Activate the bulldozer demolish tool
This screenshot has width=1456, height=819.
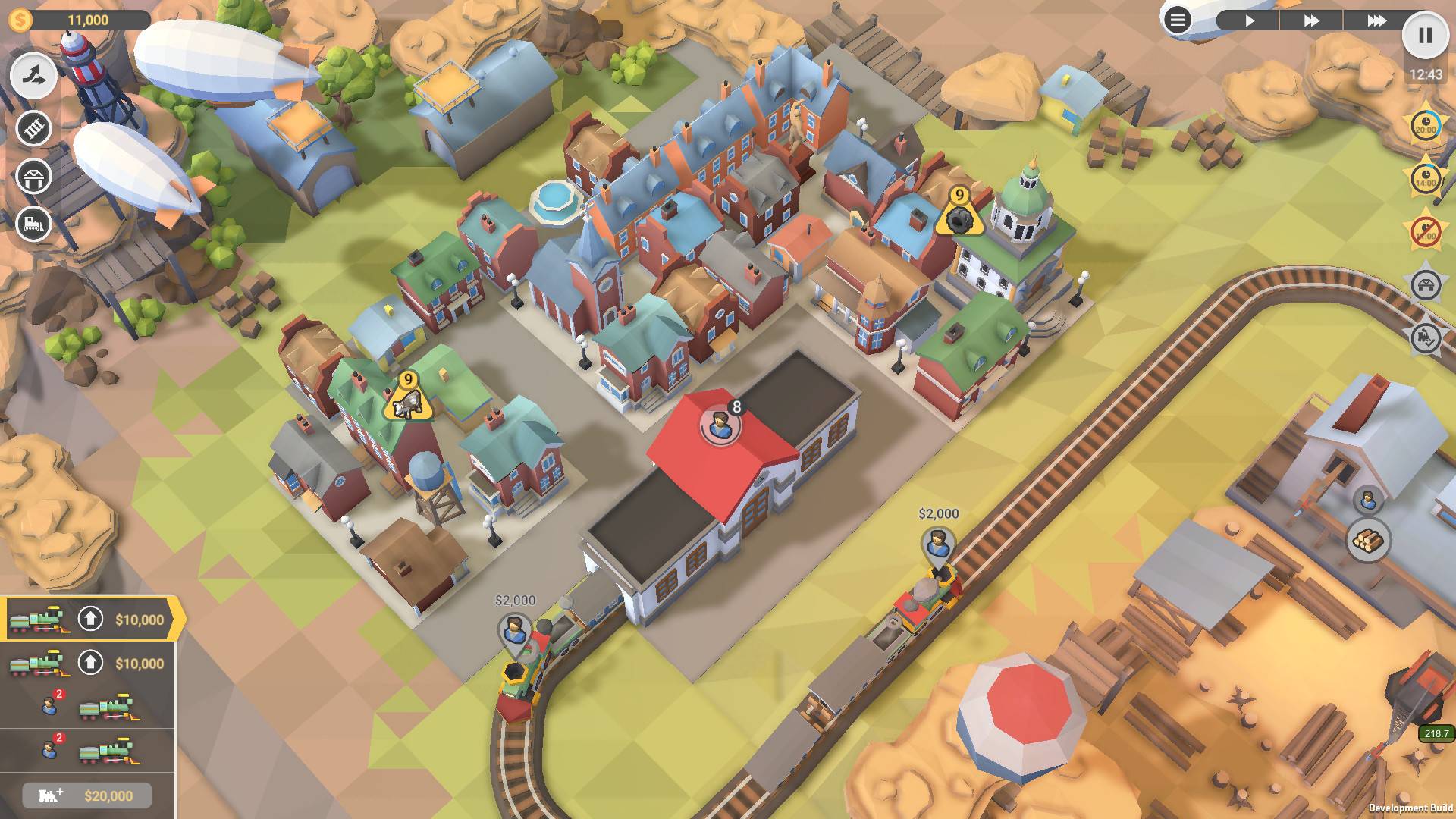(34, 224)
